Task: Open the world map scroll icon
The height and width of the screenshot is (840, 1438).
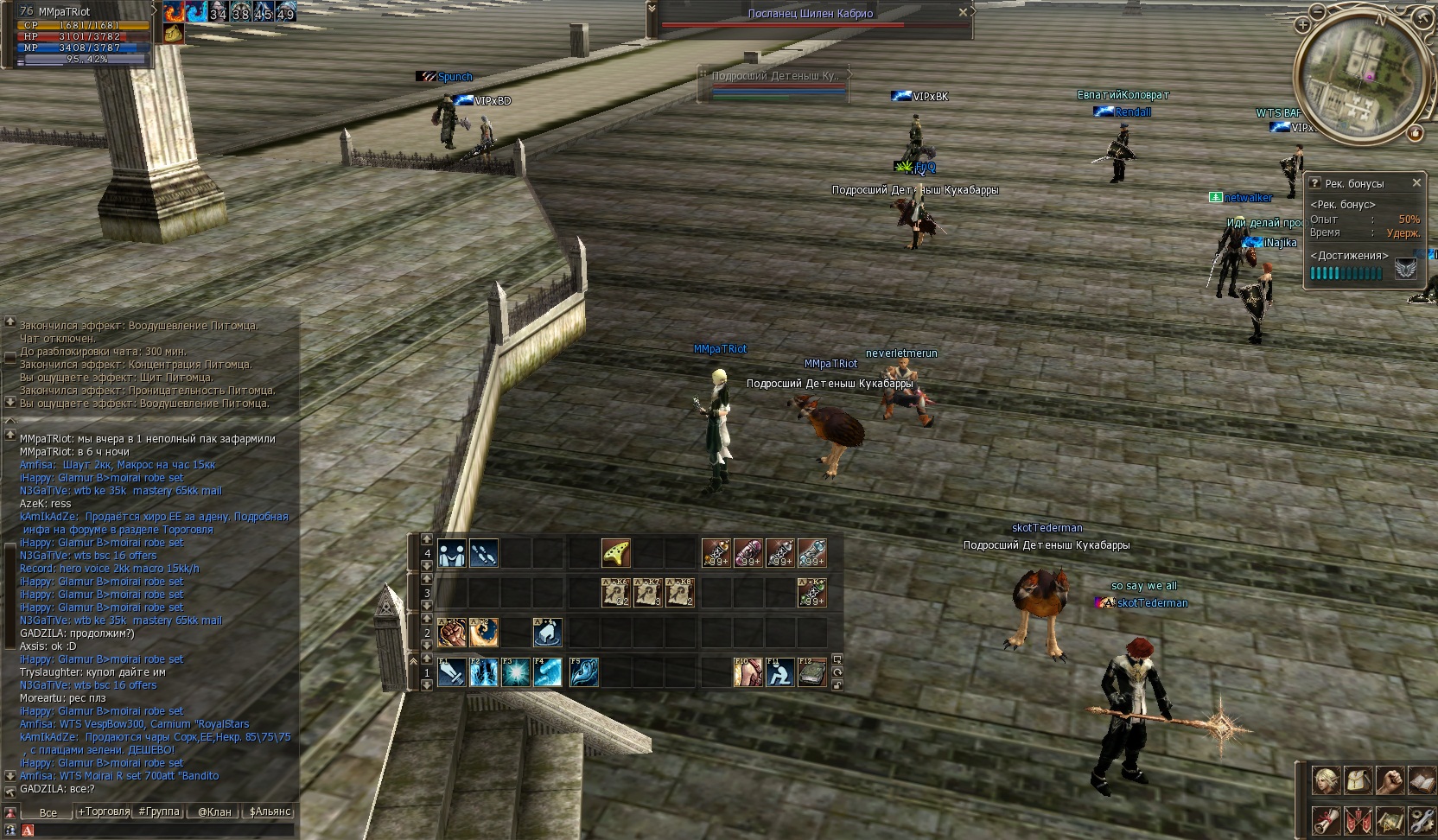Action: pyautogui.click(x=1390, y=820)
